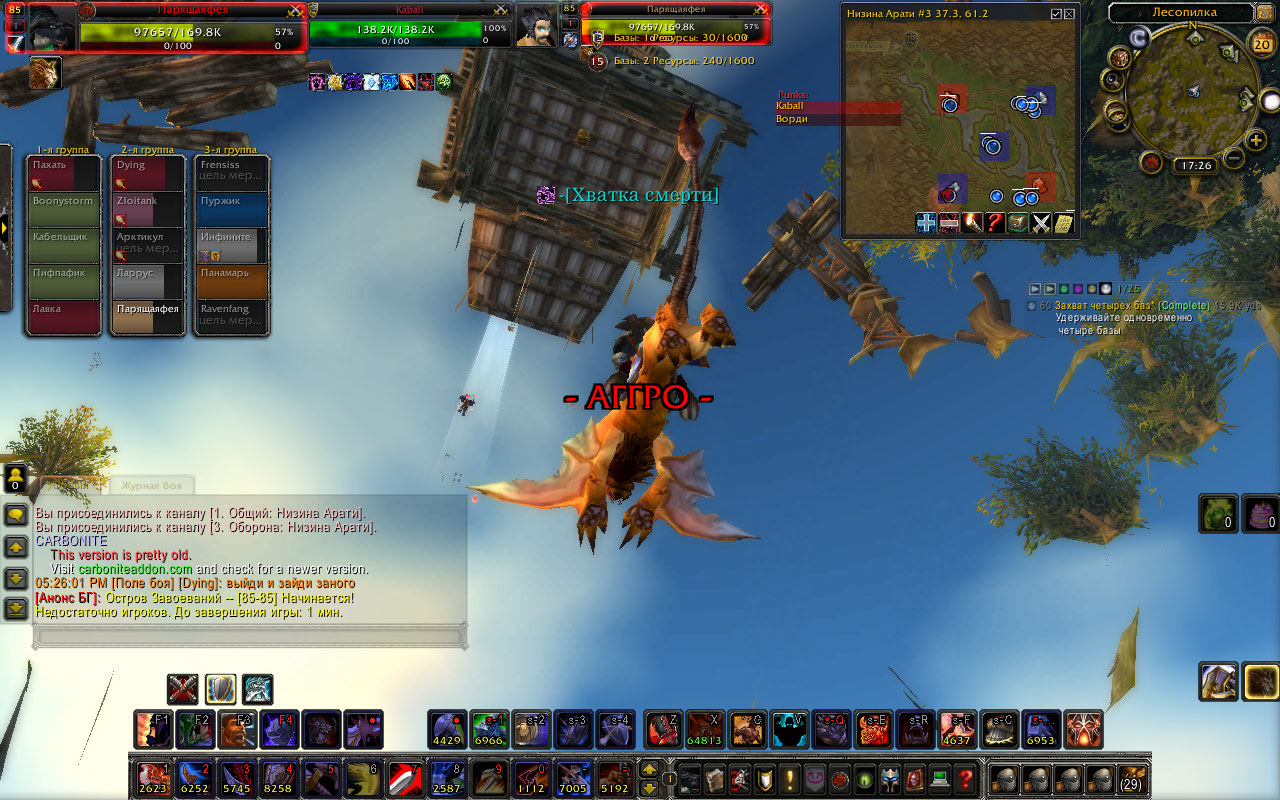Image resolution: width=1280 pixels, height=800 pixels.
Task: Open the backpack slot showing (29)
Action: pos(1132,778)
